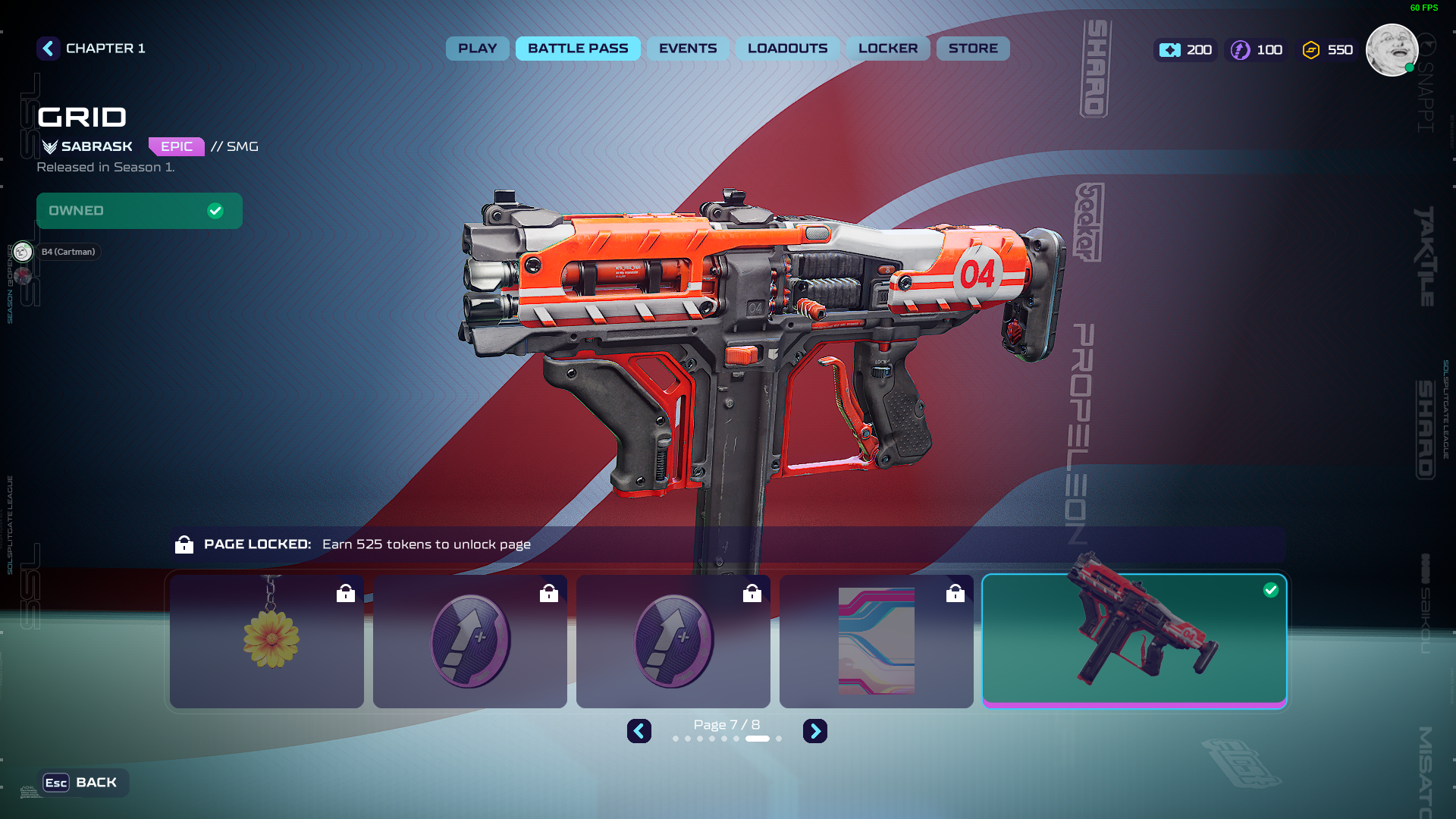Go to the Locker tab

click(x=888, y=49)
